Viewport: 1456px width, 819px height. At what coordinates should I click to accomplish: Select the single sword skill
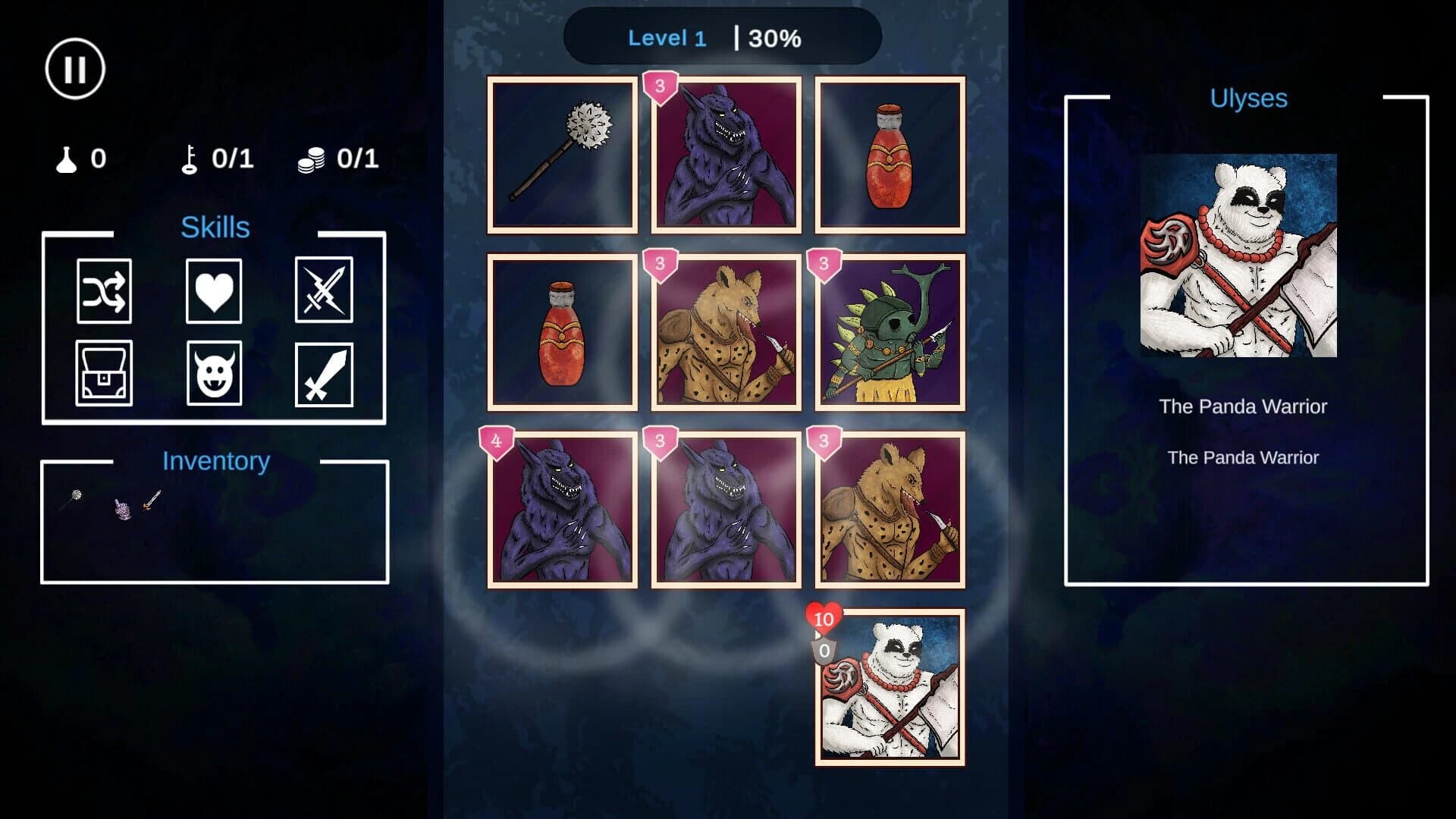point(324,374)
